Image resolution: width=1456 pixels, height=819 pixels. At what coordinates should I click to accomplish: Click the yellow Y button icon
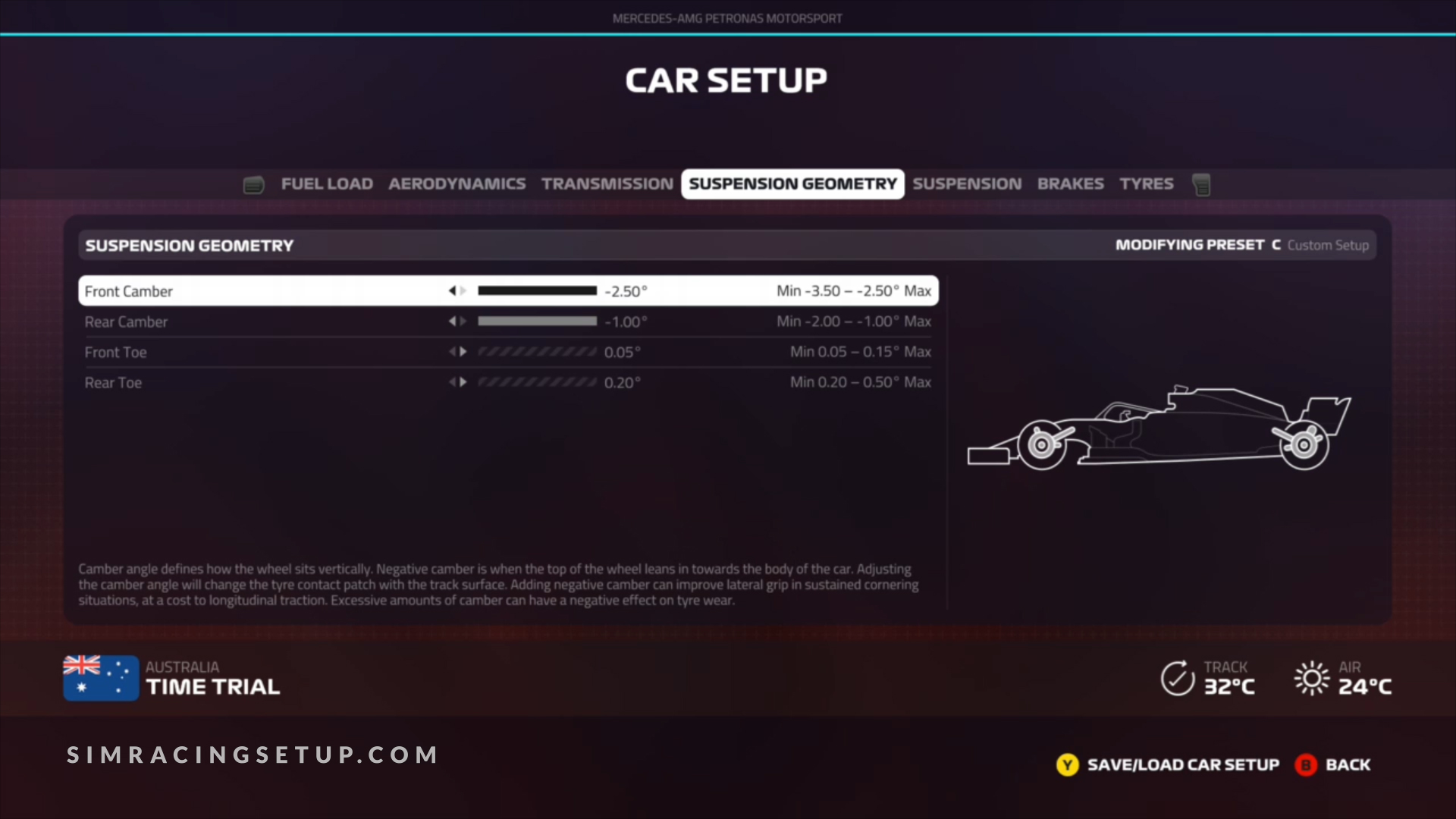pyautogui.click(x=1067, y=765)
